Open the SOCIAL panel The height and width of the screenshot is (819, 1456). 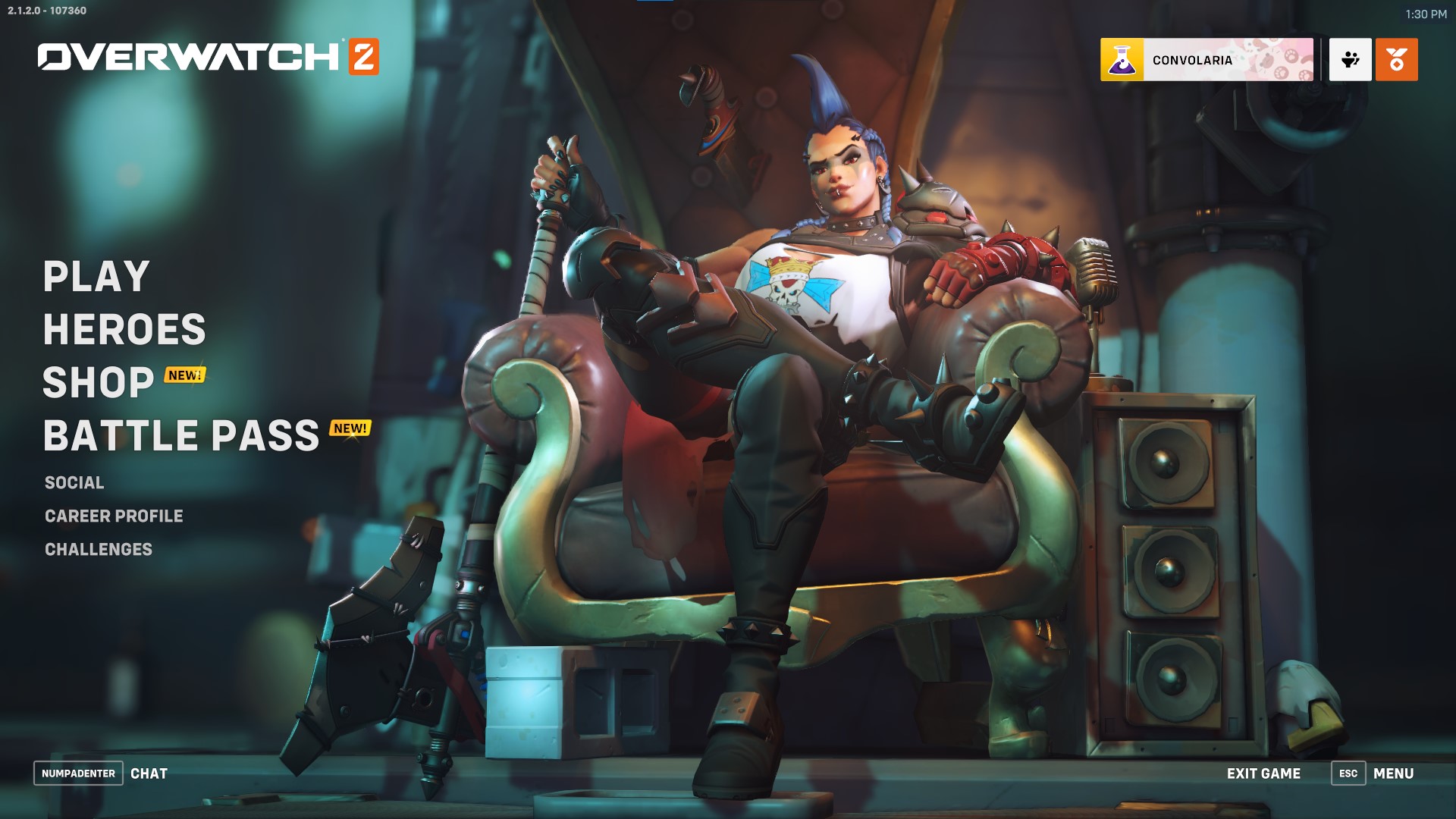click(74, 482)
